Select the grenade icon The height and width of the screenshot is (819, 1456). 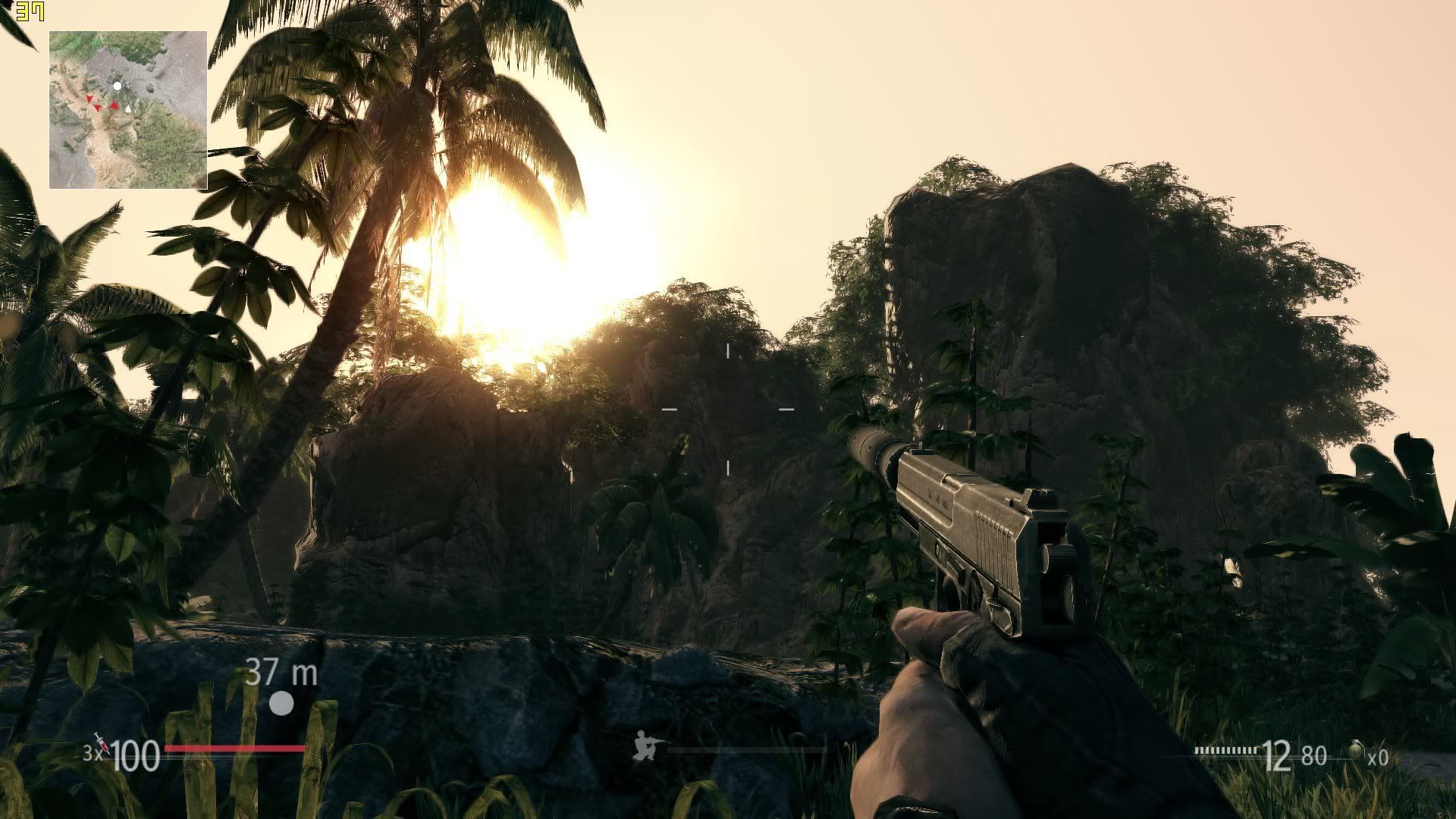[x=1357, y=752]
